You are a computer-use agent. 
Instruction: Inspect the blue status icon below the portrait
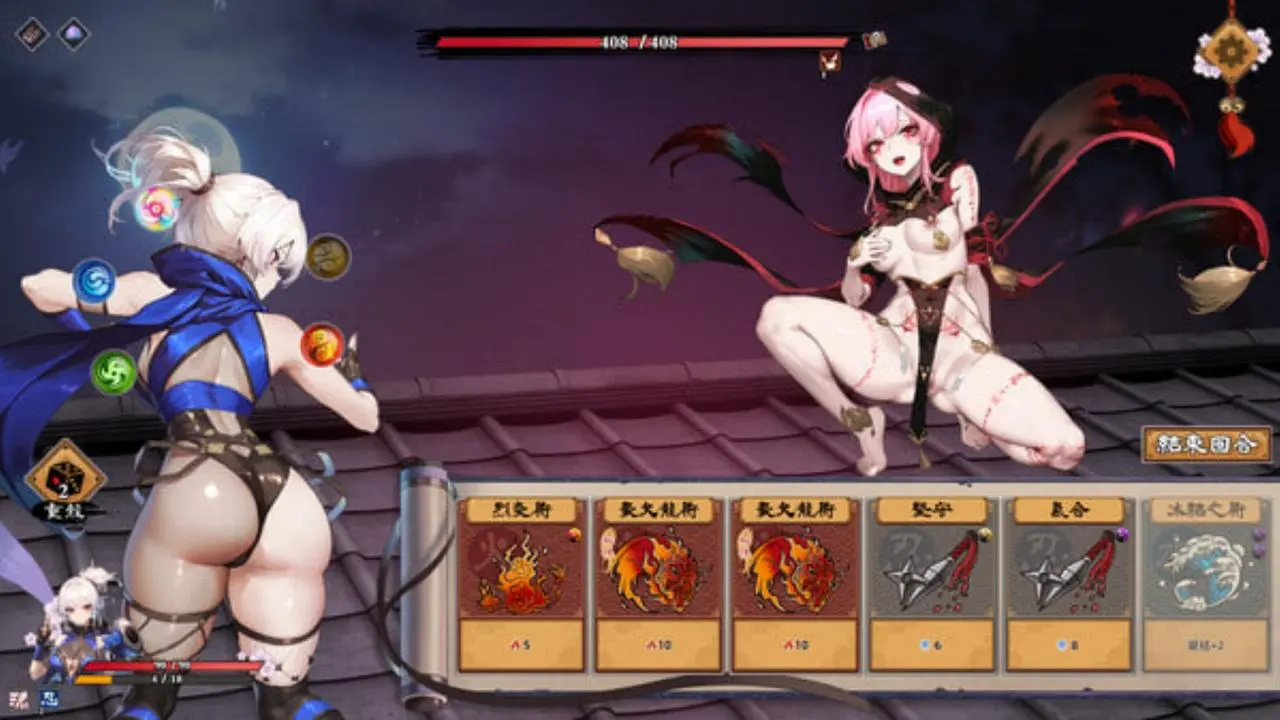(47, 701)
